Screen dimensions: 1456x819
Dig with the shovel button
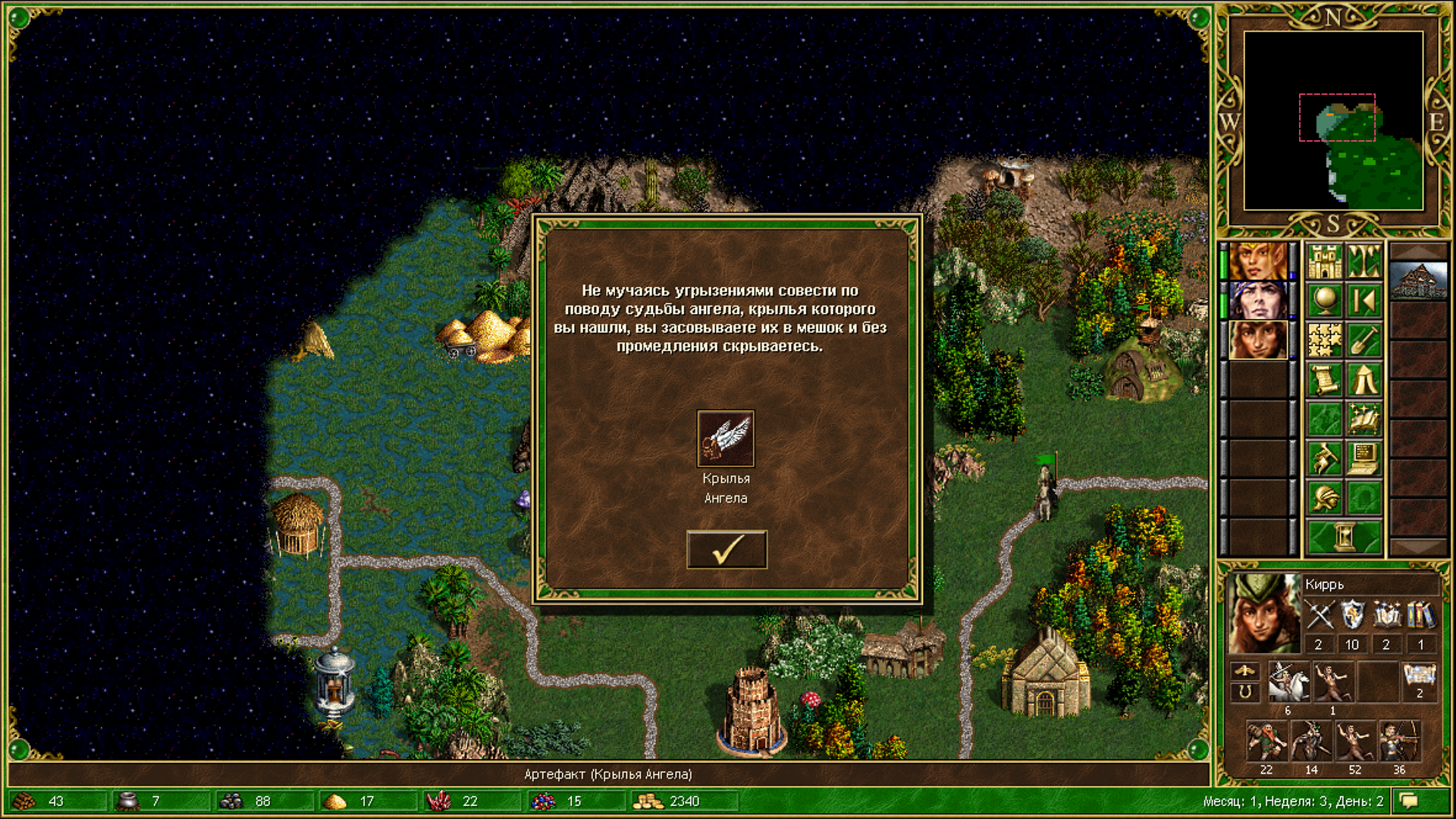tap(1363, 340)
